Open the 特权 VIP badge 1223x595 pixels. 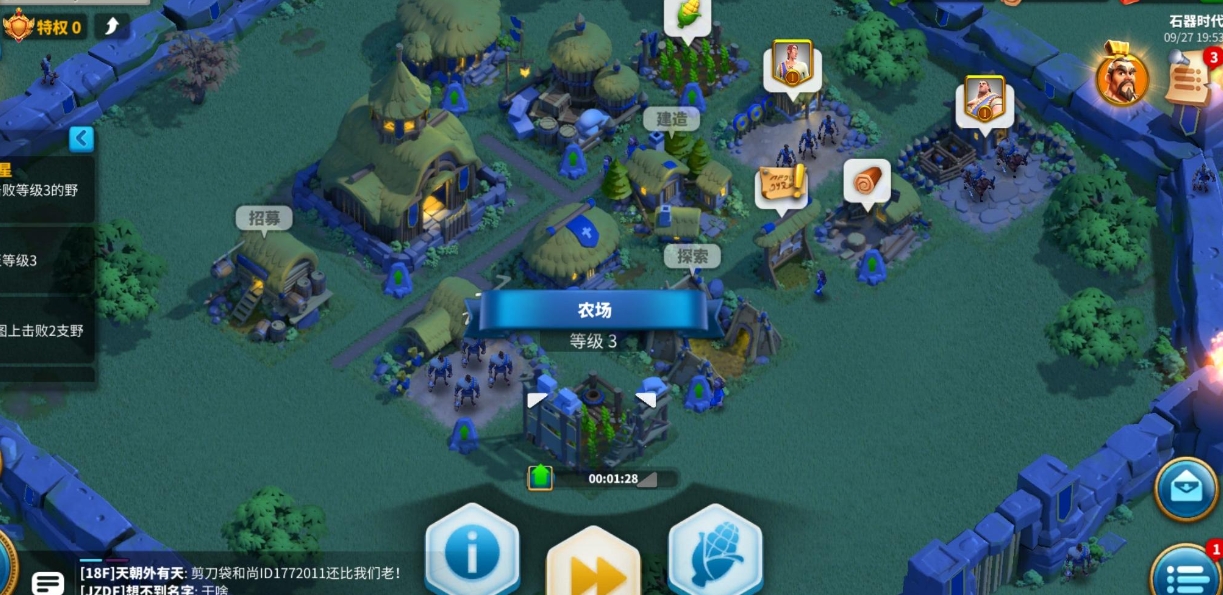click(x=44, y=26)
